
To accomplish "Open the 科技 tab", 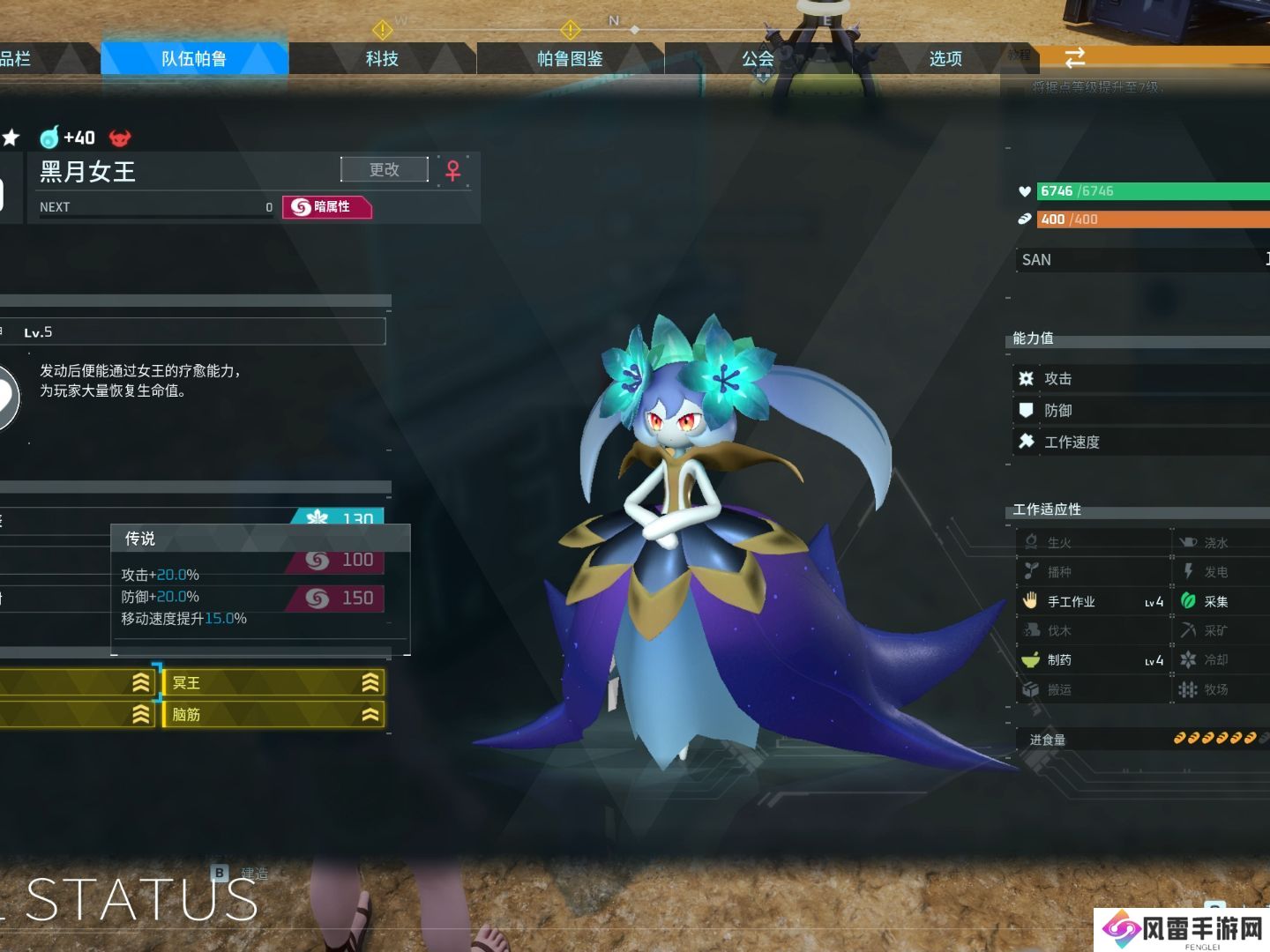I will point(382,59).
